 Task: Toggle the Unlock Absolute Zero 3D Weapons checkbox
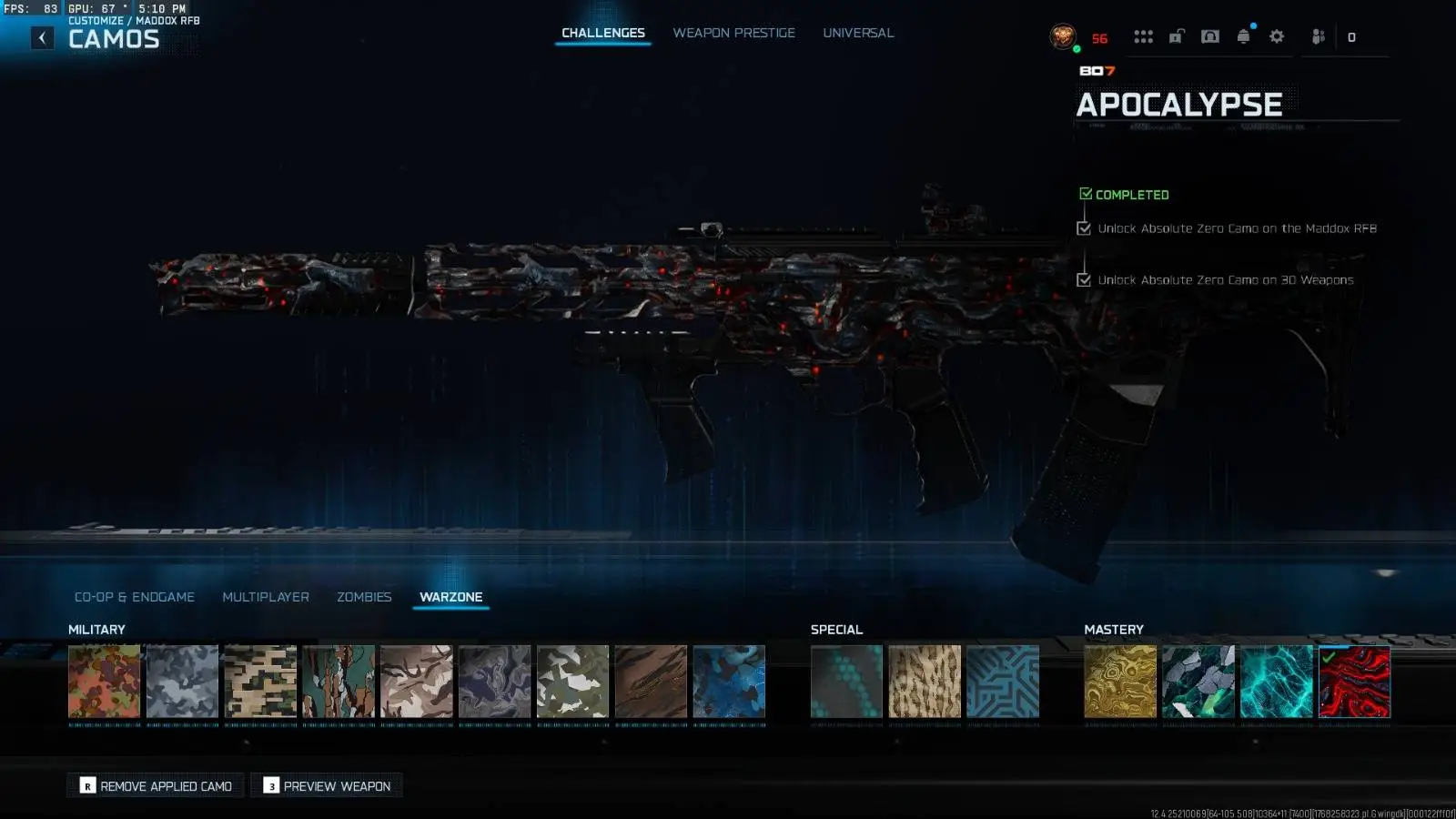click(x=1083, y=280)
